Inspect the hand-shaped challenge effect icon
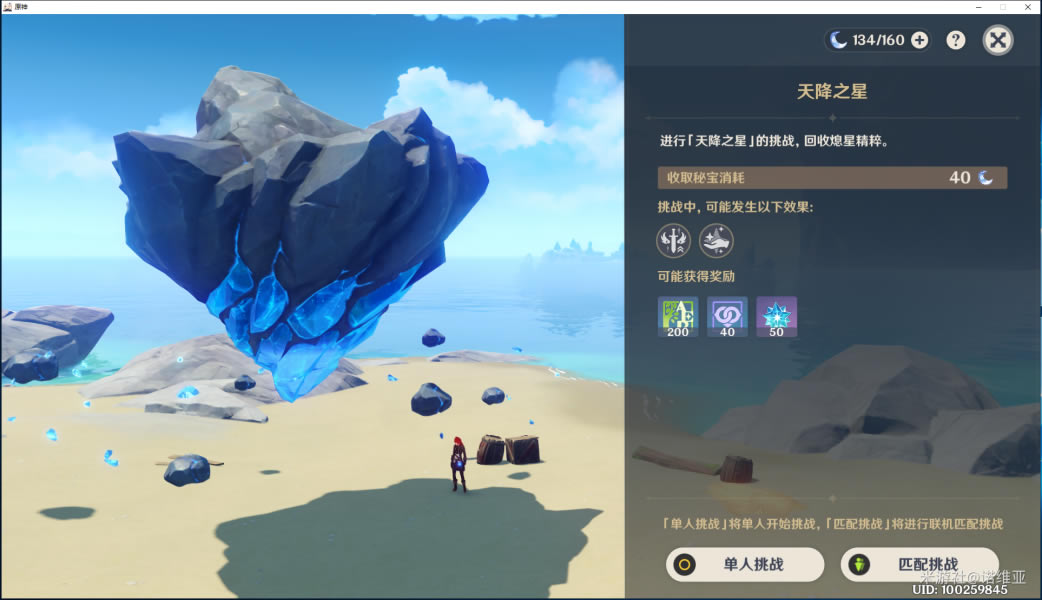 coord(716,240)
